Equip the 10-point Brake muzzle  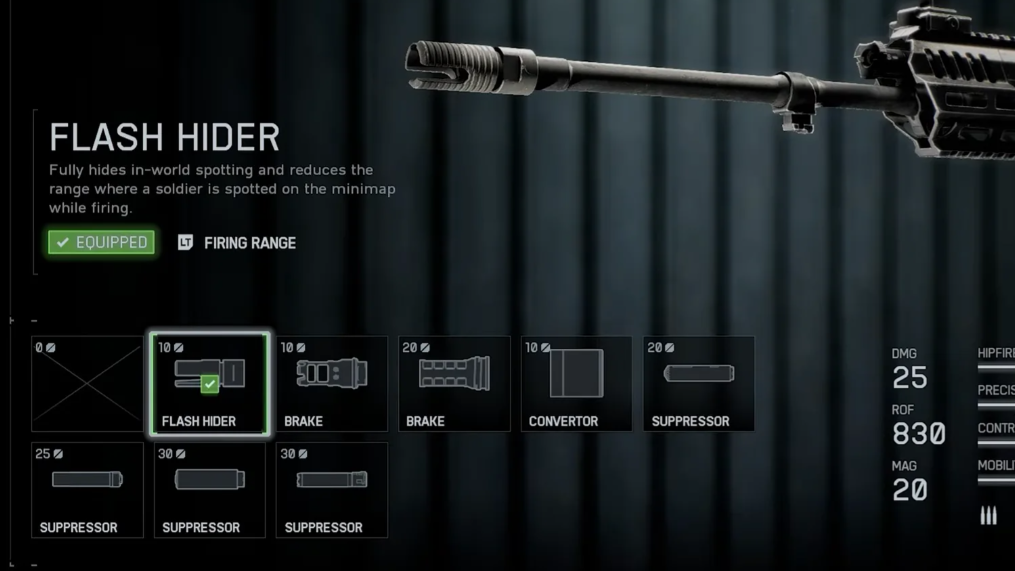pos(332,385)
